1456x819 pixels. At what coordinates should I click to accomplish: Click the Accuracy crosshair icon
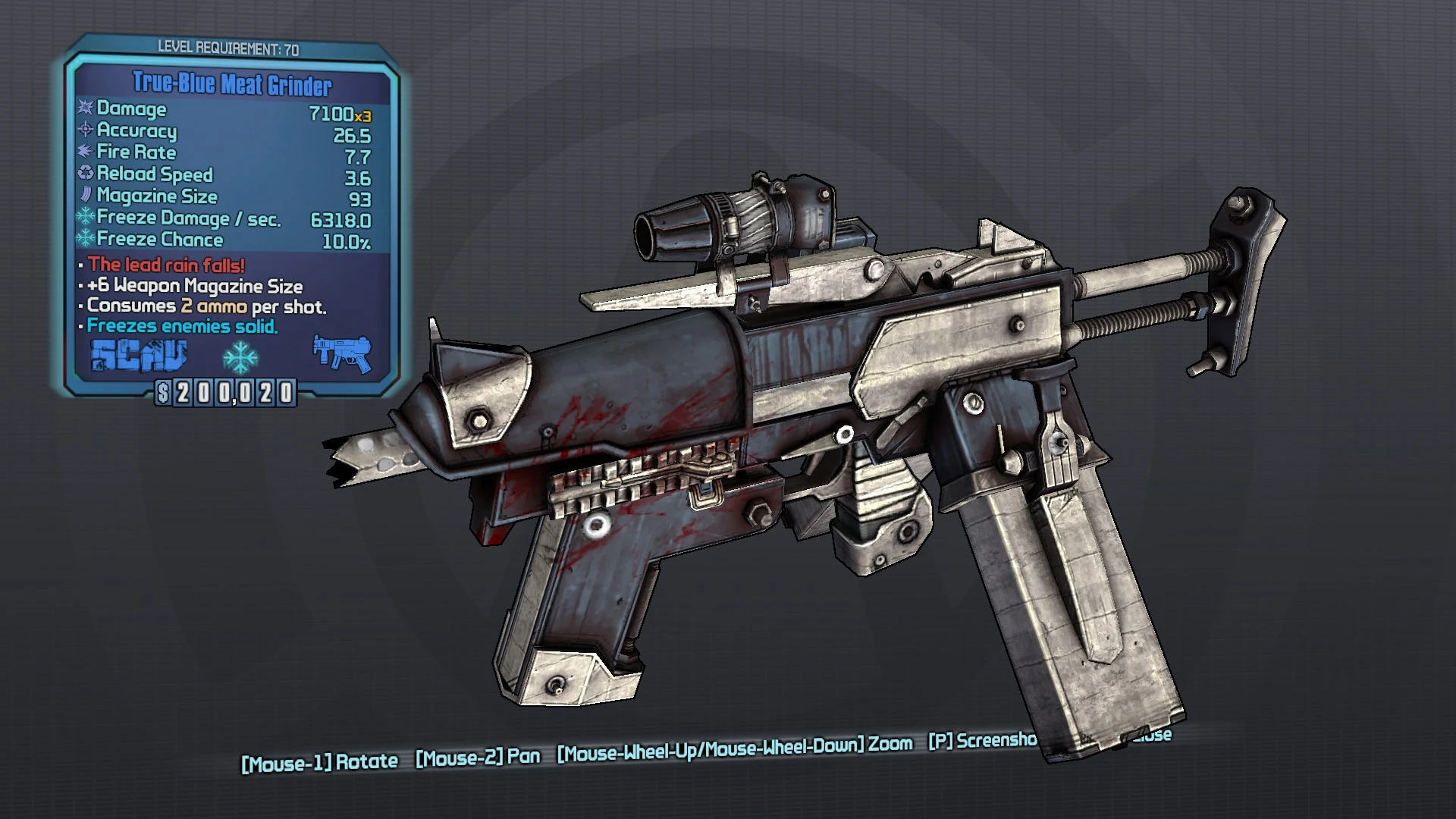point(83,131)
